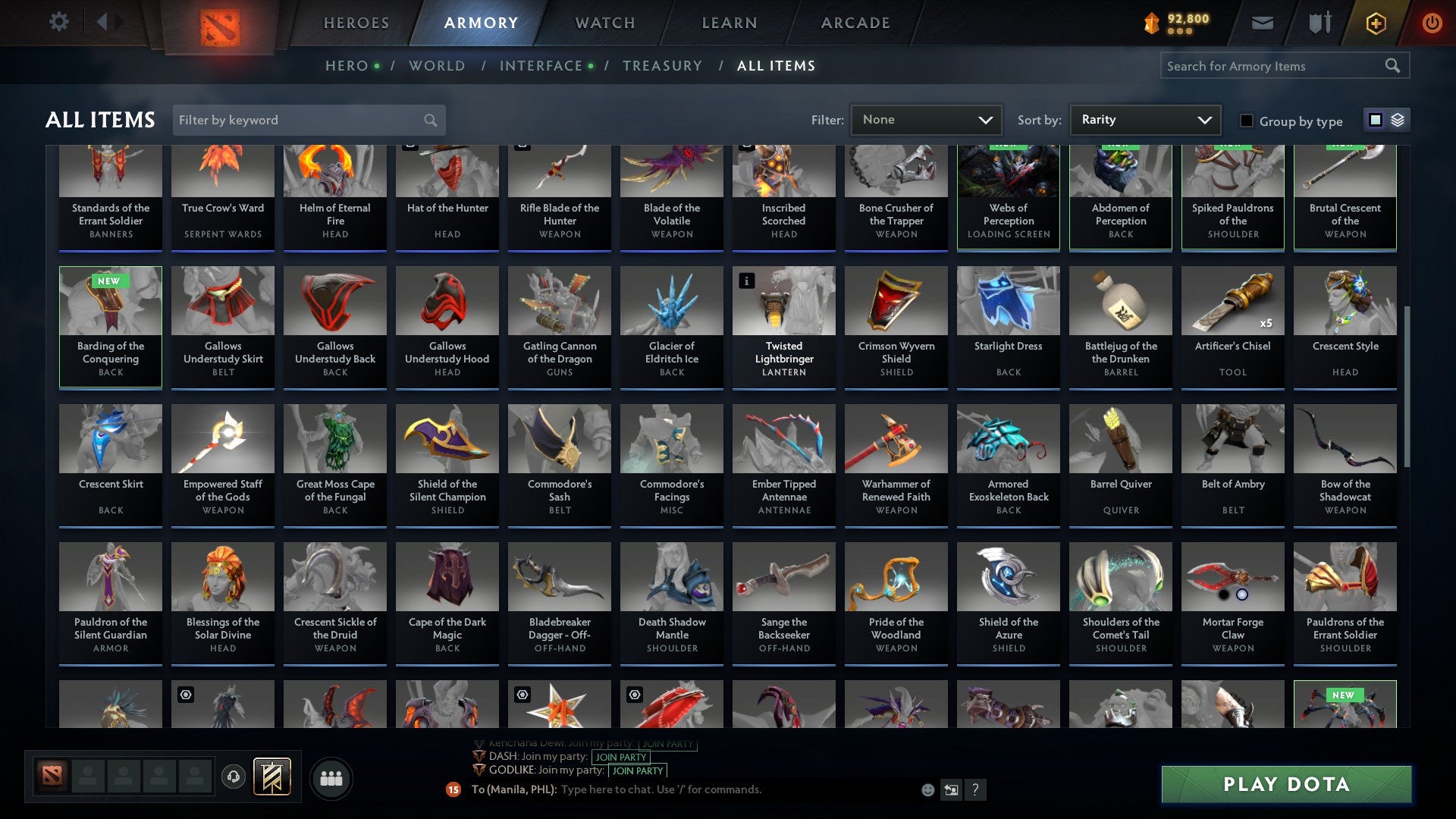
Task: Click the voice chat headset icon
Action: [x=233, y=777]
